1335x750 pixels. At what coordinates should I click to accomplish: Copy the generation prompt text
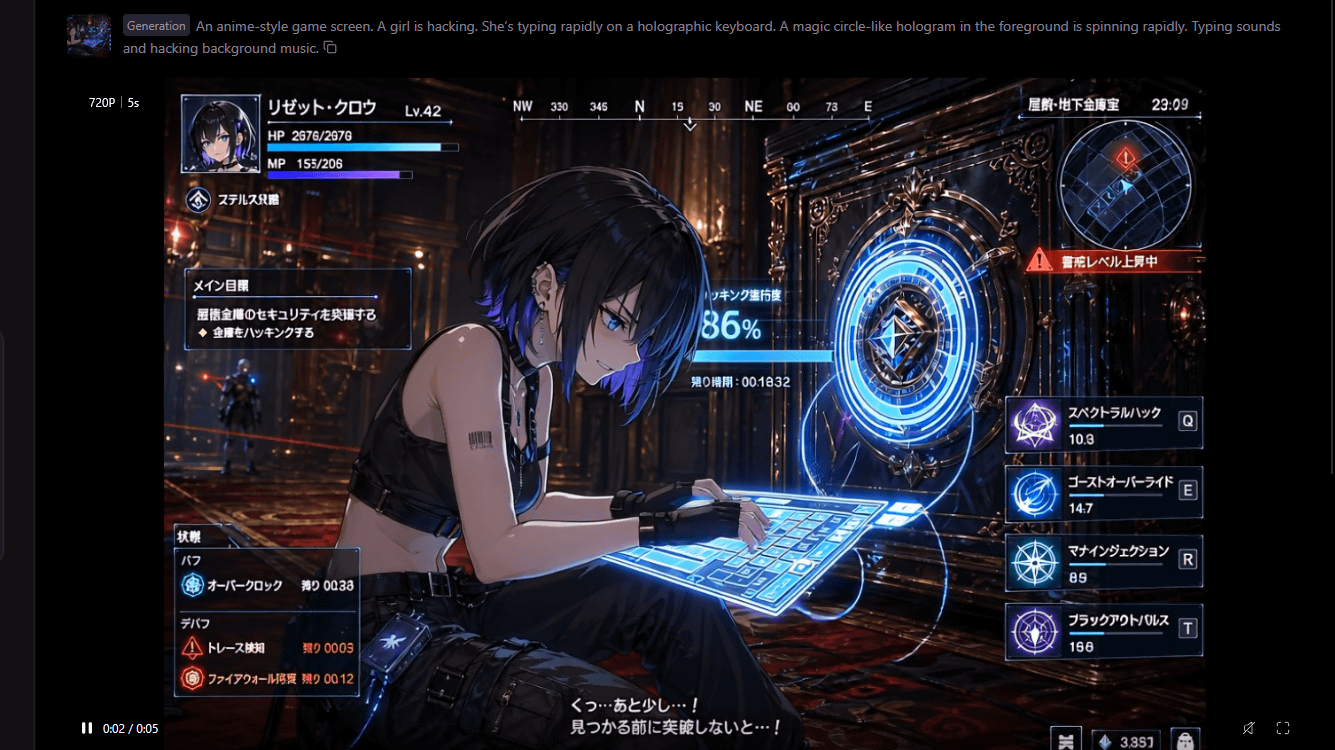tap(331, 48)
